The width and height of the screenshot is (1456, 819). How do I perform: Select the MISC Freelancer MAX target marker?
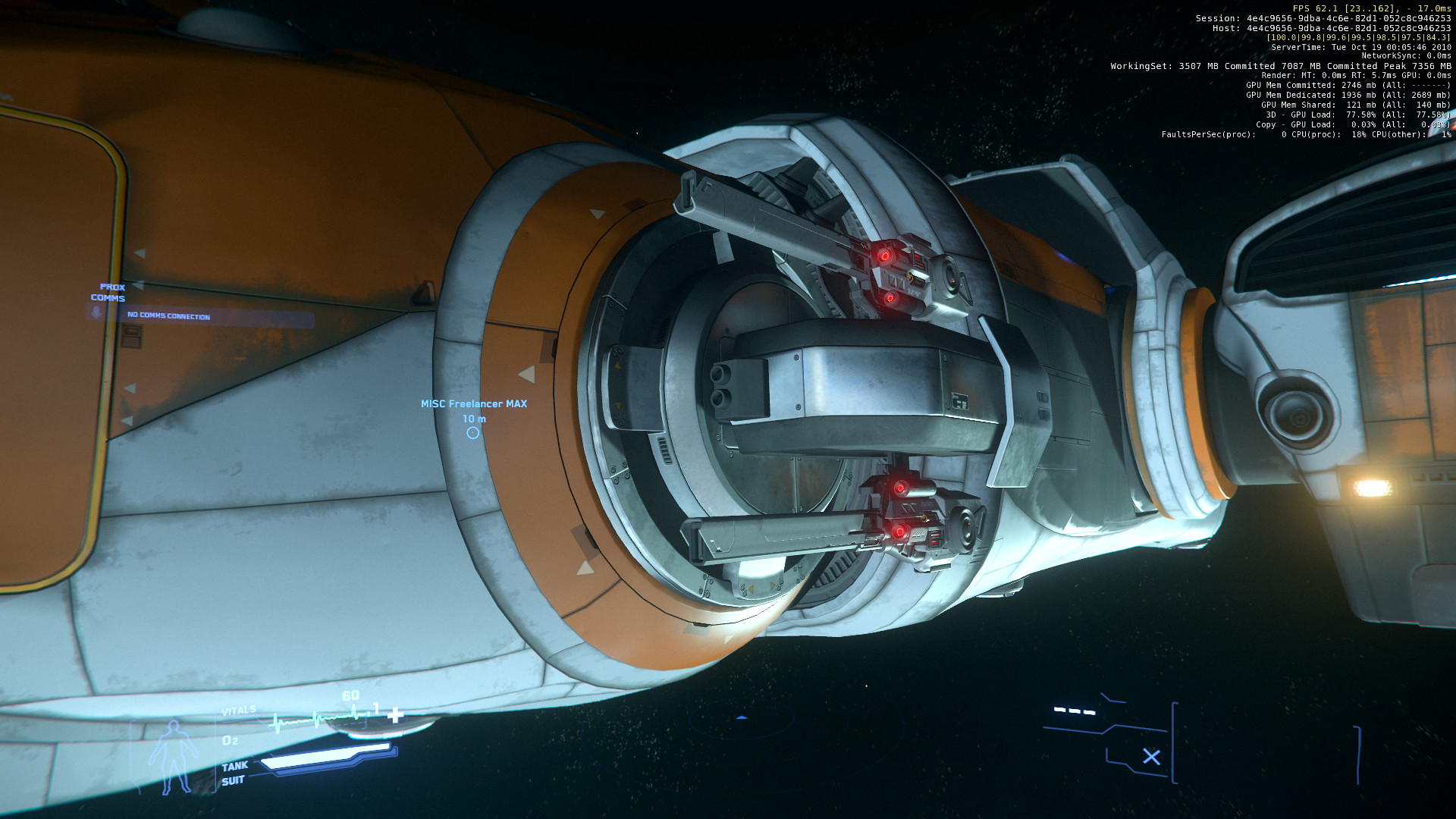pyautogui.click(x=473, y=433)
